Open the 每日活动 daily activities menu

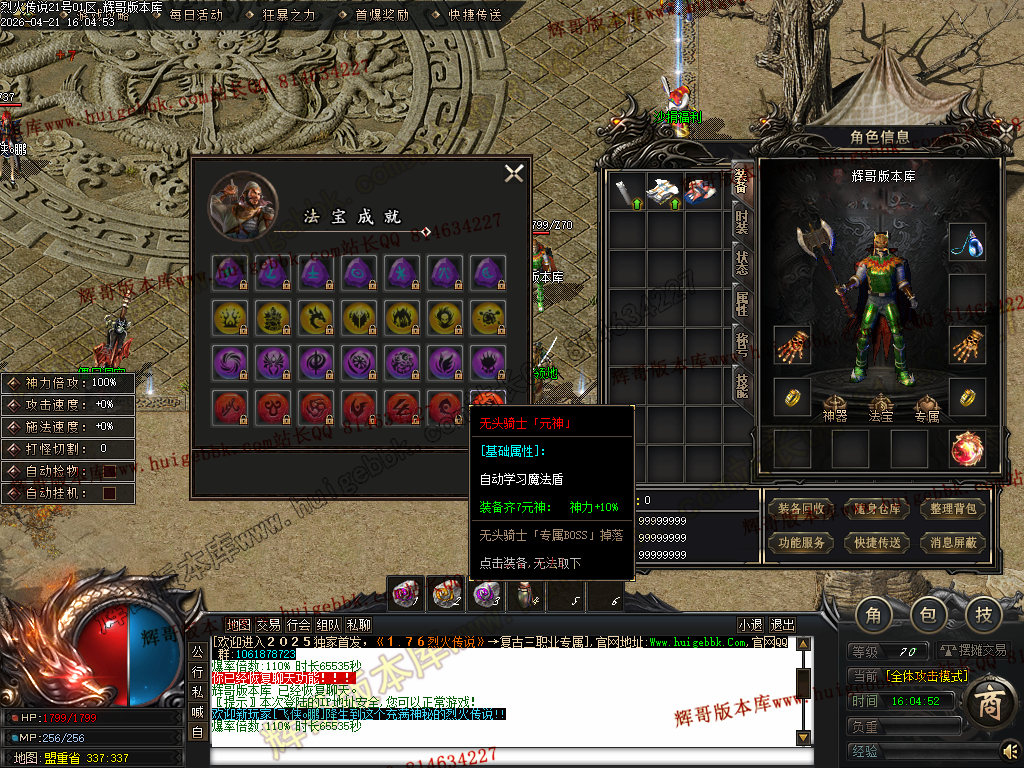[195, 15]
